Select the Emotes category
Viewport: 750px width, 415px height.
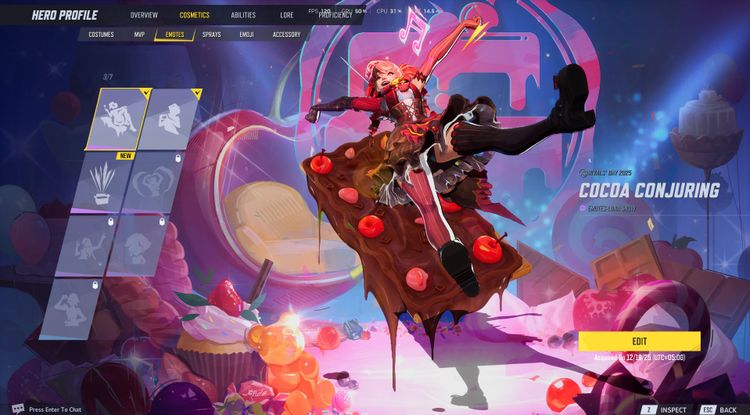point(175,34)
